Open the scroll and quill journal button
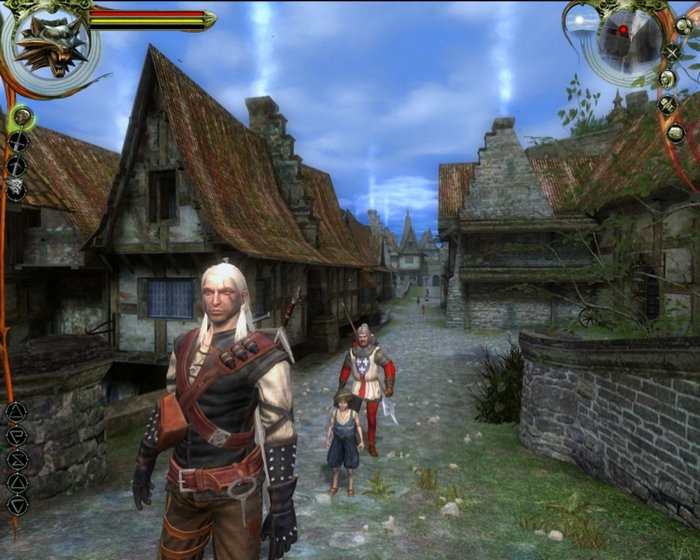This screenshot has height=560, width=700. tap(668, 104)
